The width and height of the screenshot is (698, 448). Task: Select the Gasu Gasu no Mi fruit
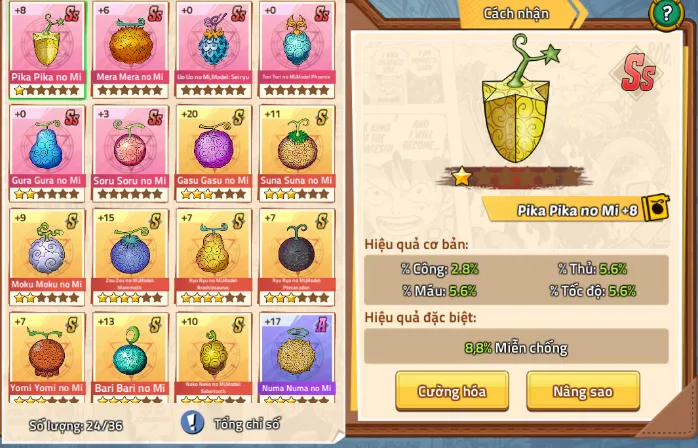pyautogui.click(x=213, y=150)
